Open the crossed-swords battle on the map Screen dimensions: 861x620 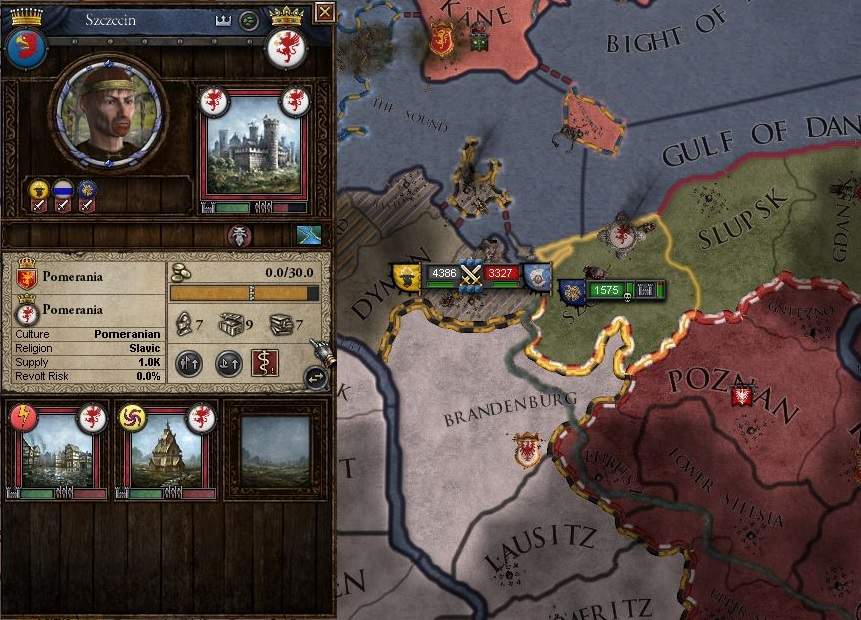coord(471,274)
